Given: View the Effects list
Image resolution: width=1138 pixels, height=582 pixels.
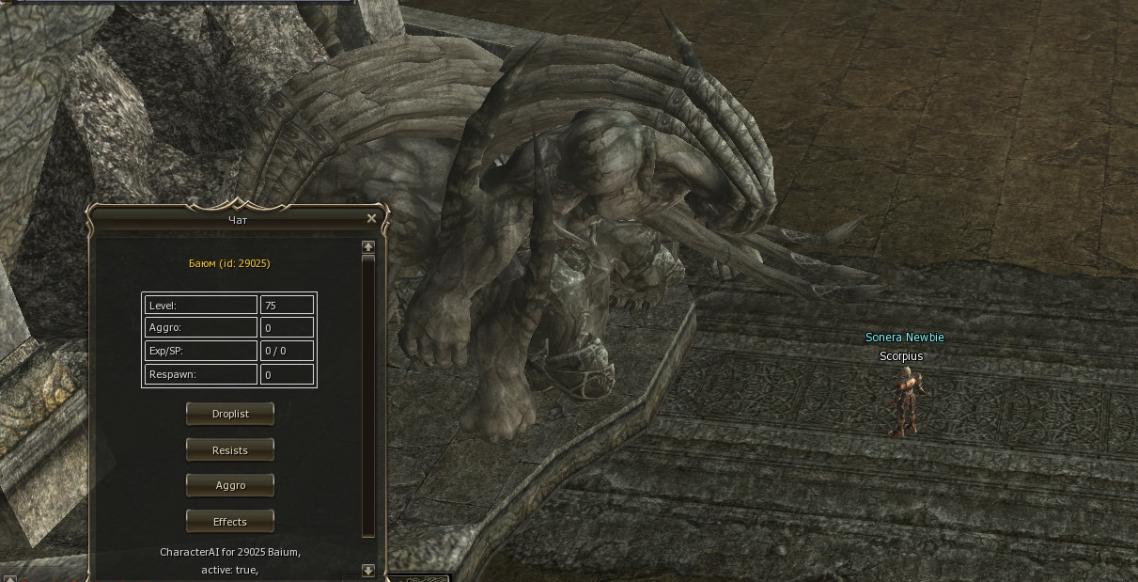Looking at the screenshot, I should [x=230, y=521].
